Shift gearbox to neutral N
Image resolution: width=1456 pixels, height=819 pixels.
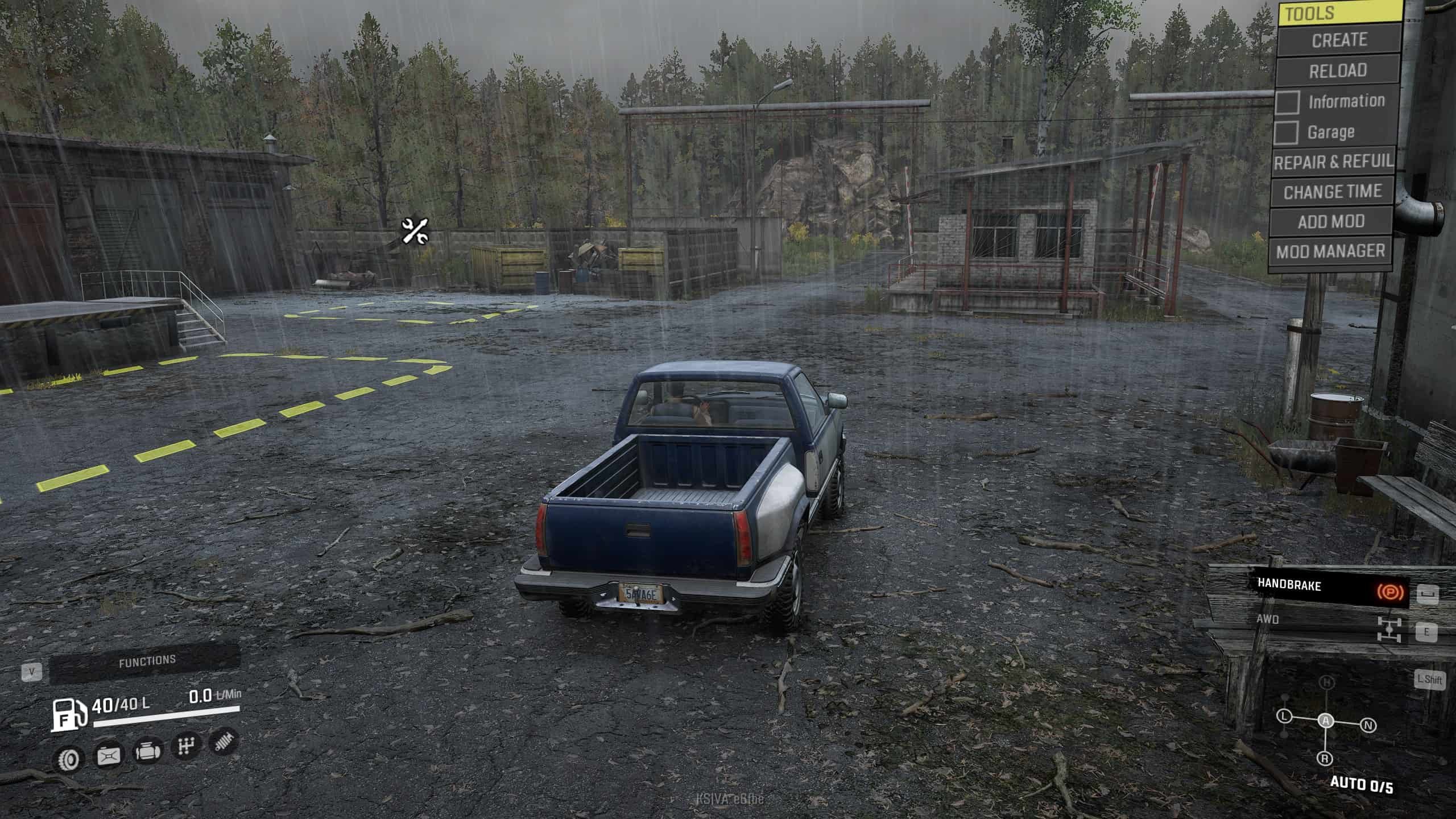point(1368,726)
